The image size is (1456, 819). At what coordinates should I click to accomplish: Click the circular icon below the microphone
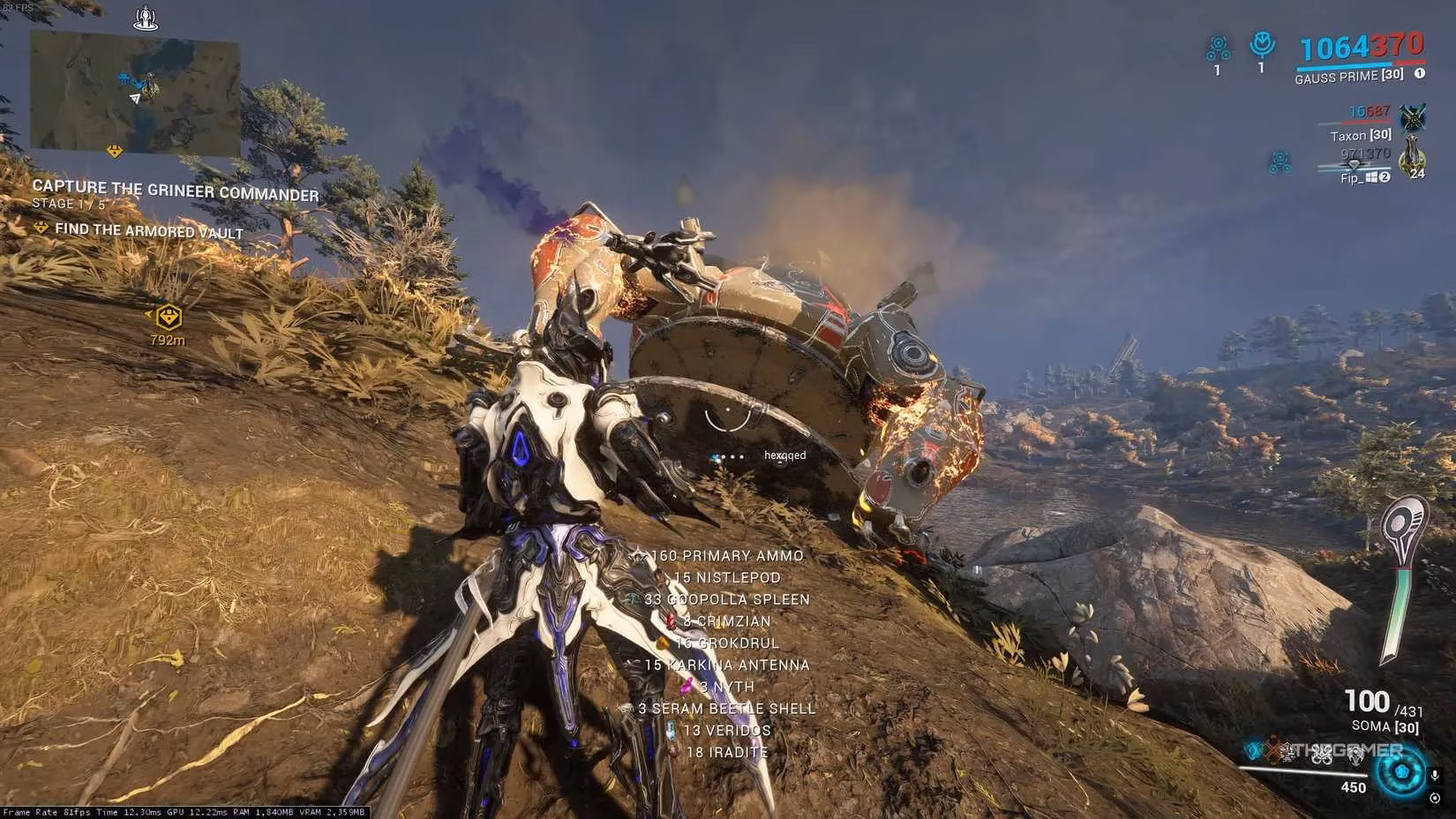tap(1436, 799)
